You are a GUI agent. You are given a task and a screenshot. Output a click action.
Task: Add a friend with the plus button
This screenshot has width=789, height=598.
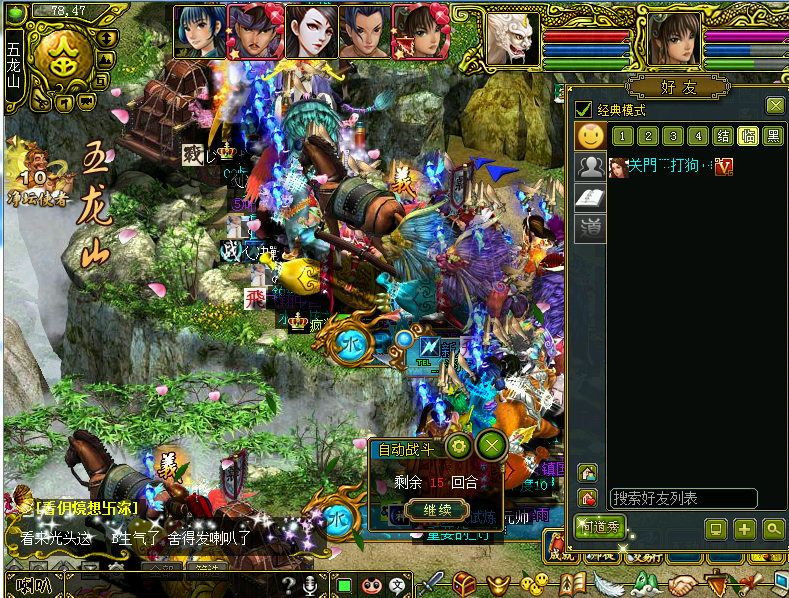click(744, 529)
